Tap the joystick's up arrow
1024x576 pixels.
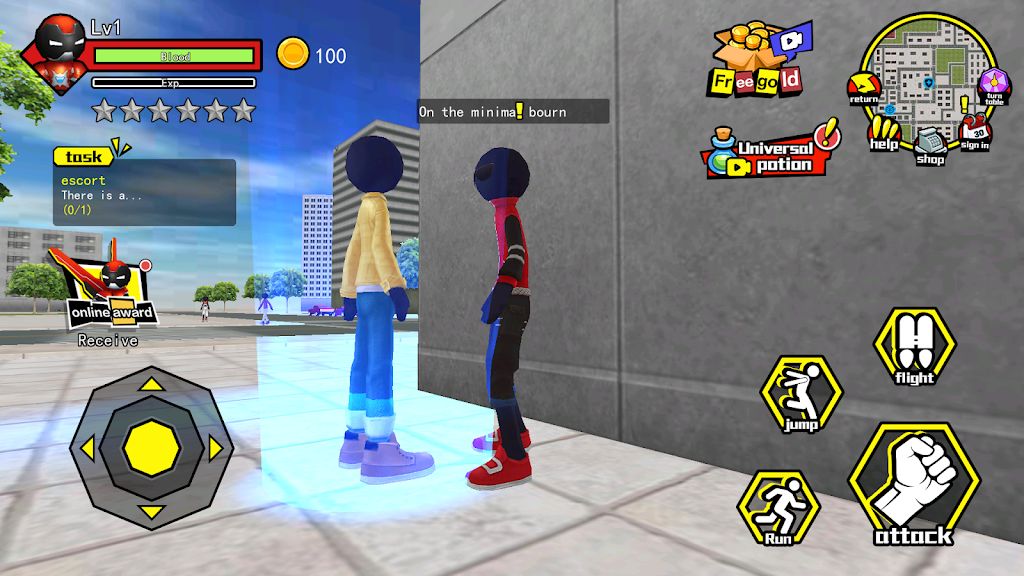(151, 382)
